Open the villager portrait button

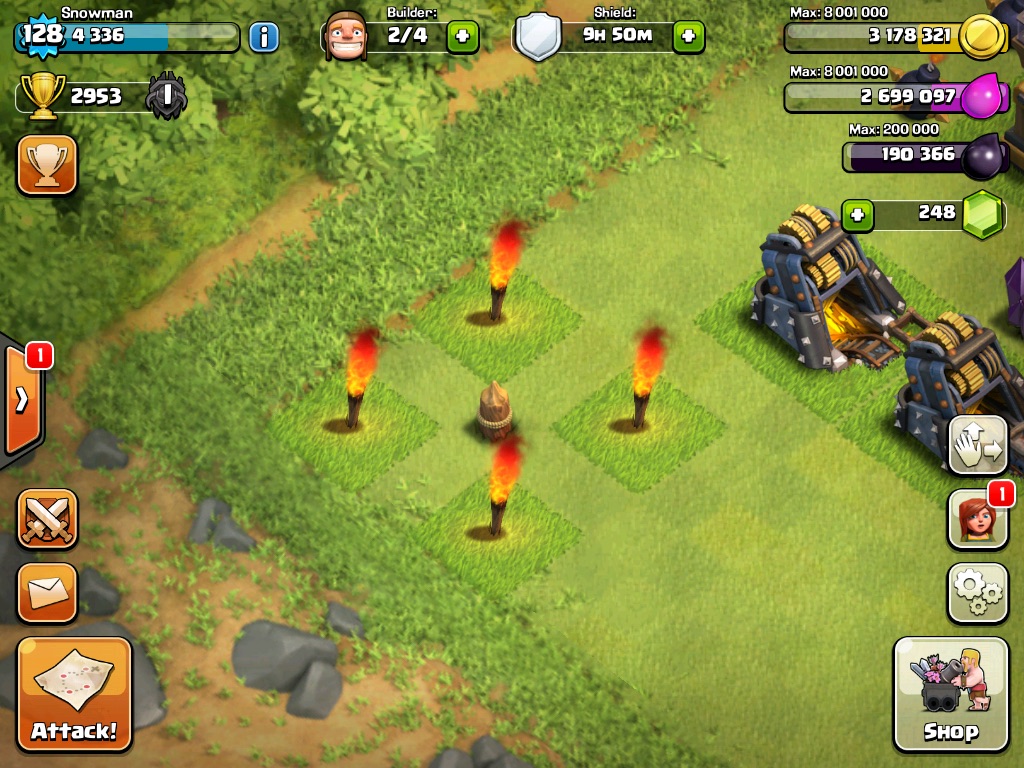[x=977, y=520]
